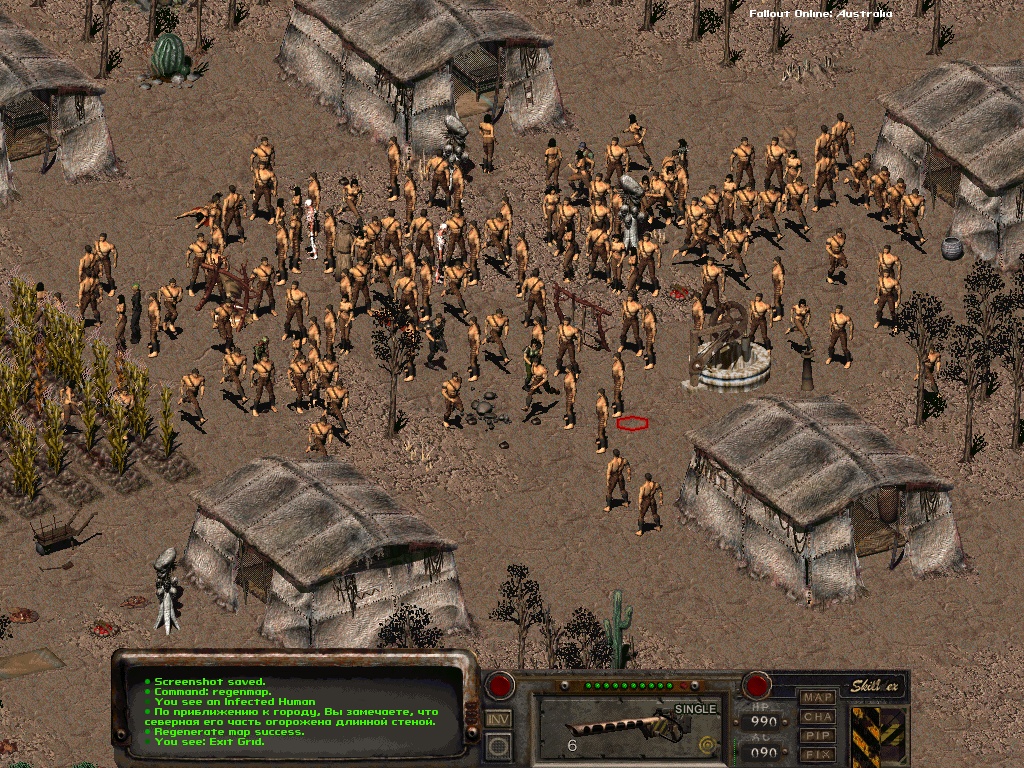Open the CHA character sheet

click(818, 716)
